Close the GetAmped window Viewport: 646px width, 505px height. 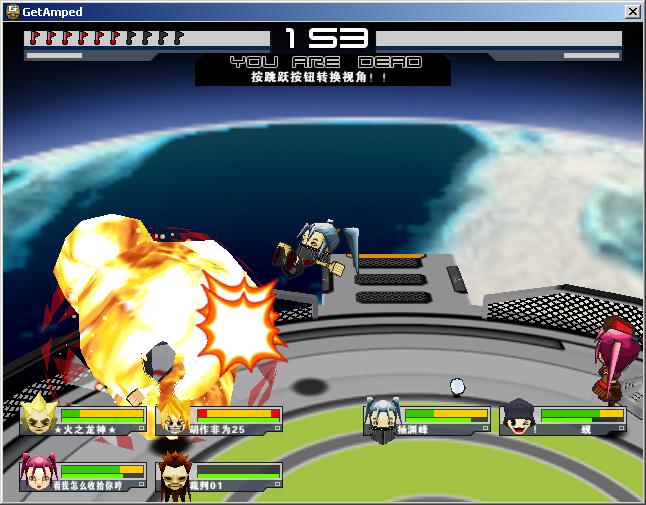[x=632, y=11]
